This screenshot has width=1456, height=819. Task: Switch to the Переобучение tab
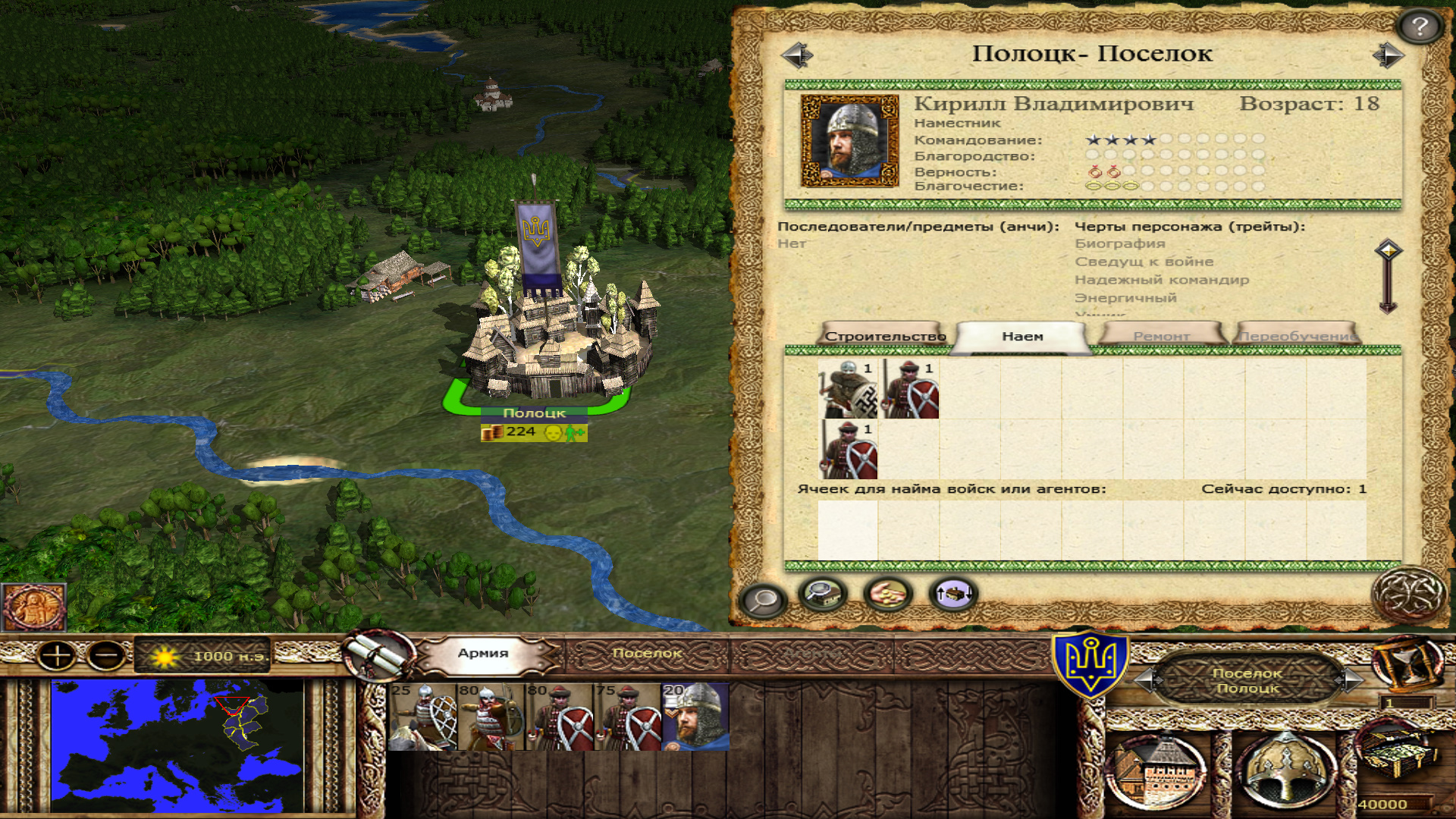(x=1298, y=336)
